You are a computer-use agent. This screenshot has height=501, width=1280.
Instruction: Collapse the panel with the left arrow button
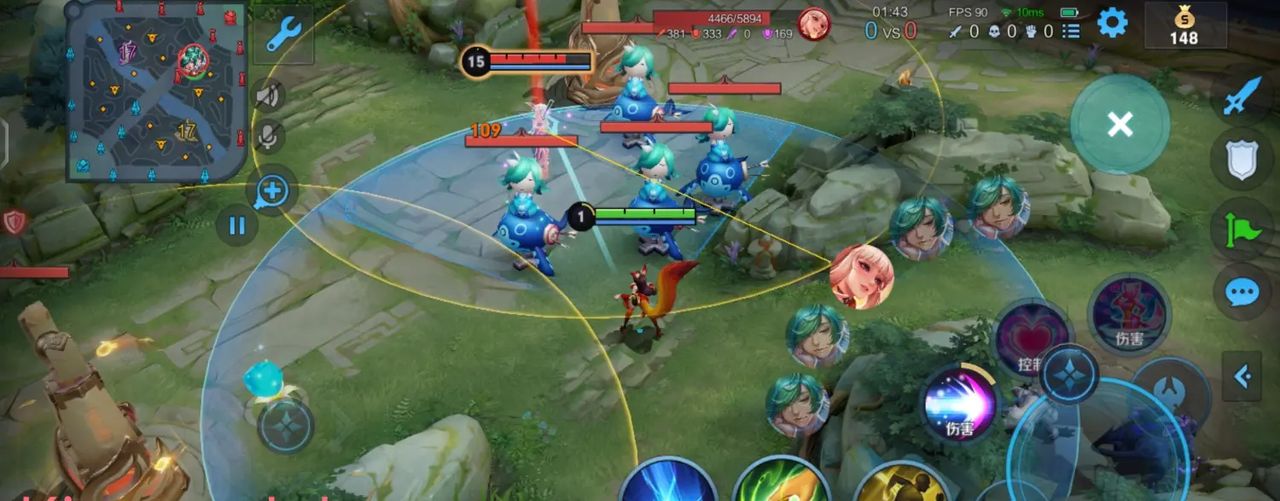point(1242,376)
